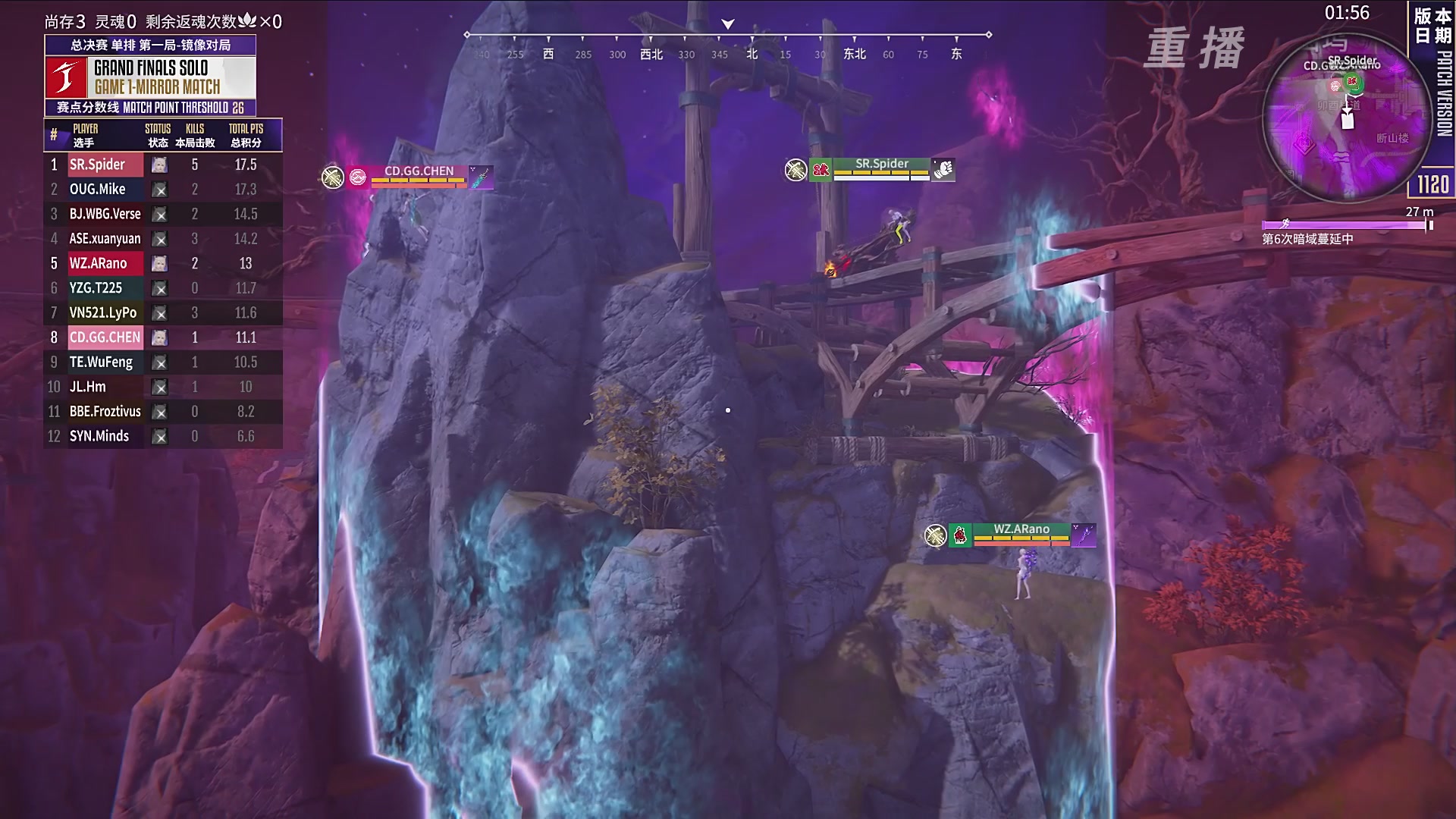Choose BJ.WBG.Verse in the player list
The height and width of the screenshot is (819, 1456).
(x=163, y=214)
